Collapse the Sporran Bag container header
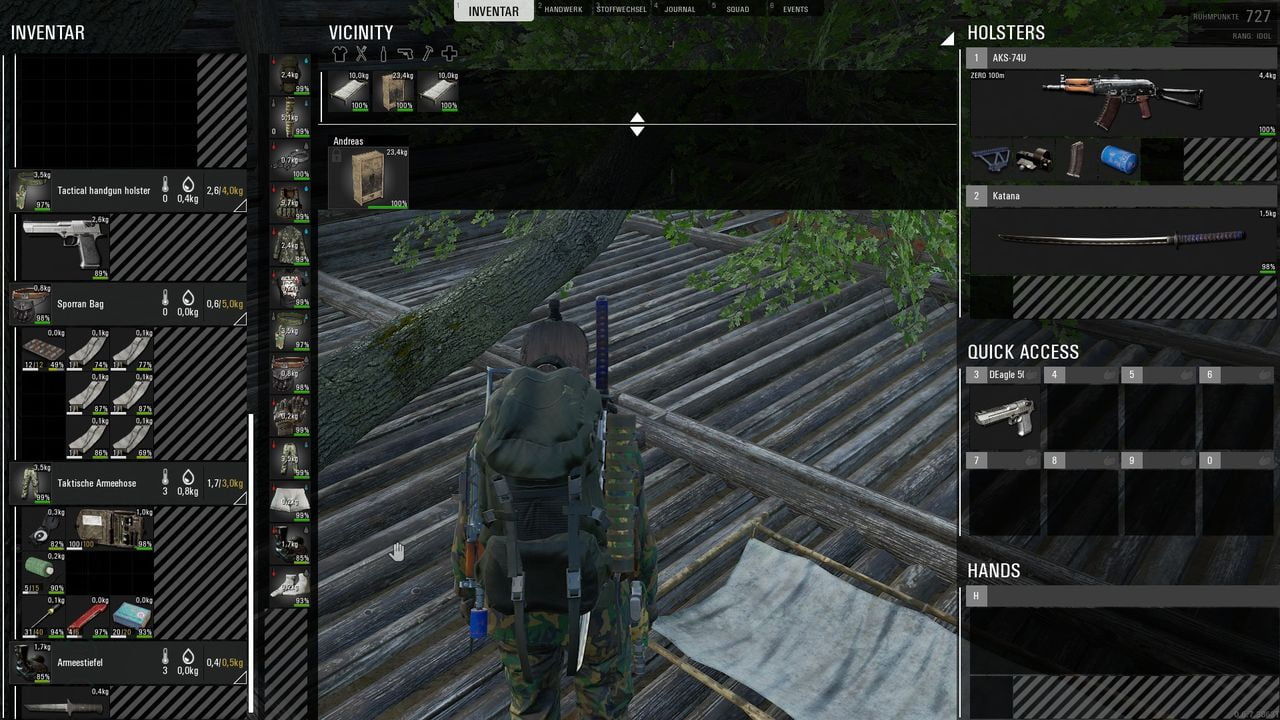Screen dimensions: 1280x720 click(128, 304)
